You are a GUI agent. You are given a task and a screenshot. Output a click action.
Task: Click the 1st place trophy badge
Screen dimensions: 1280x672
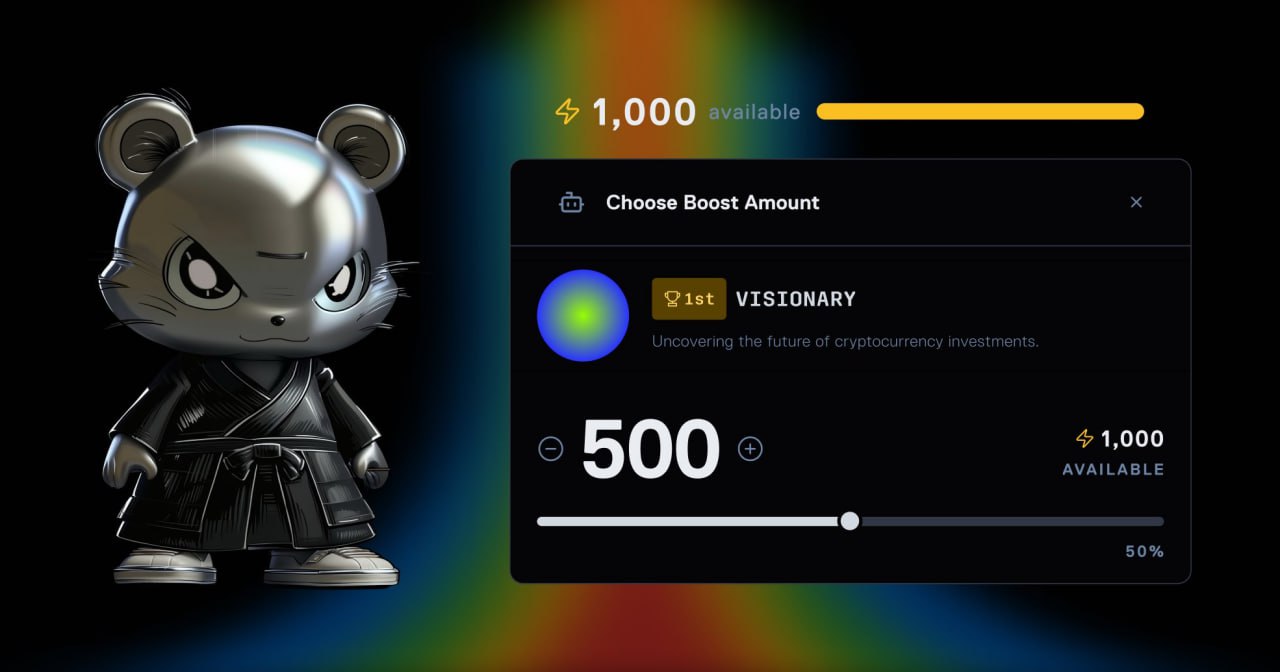[x=689, y=299]
